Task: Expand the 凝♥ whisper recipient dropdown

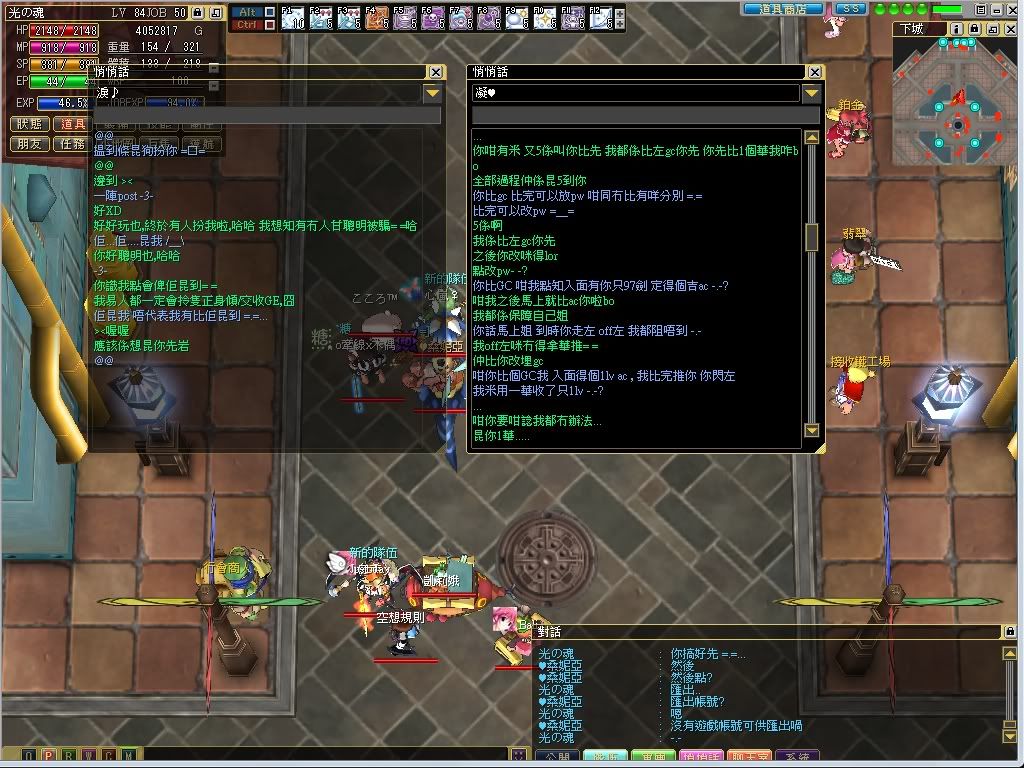Action: click(x=812, y=93)
